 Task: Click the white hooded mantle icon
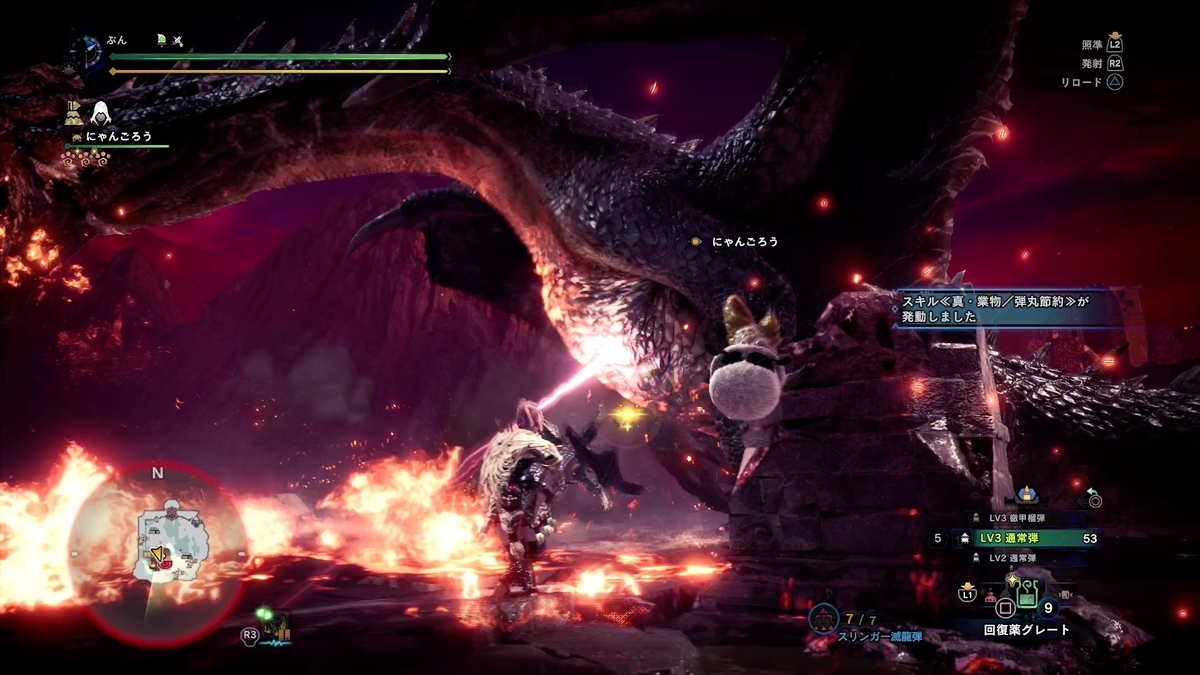102,113
